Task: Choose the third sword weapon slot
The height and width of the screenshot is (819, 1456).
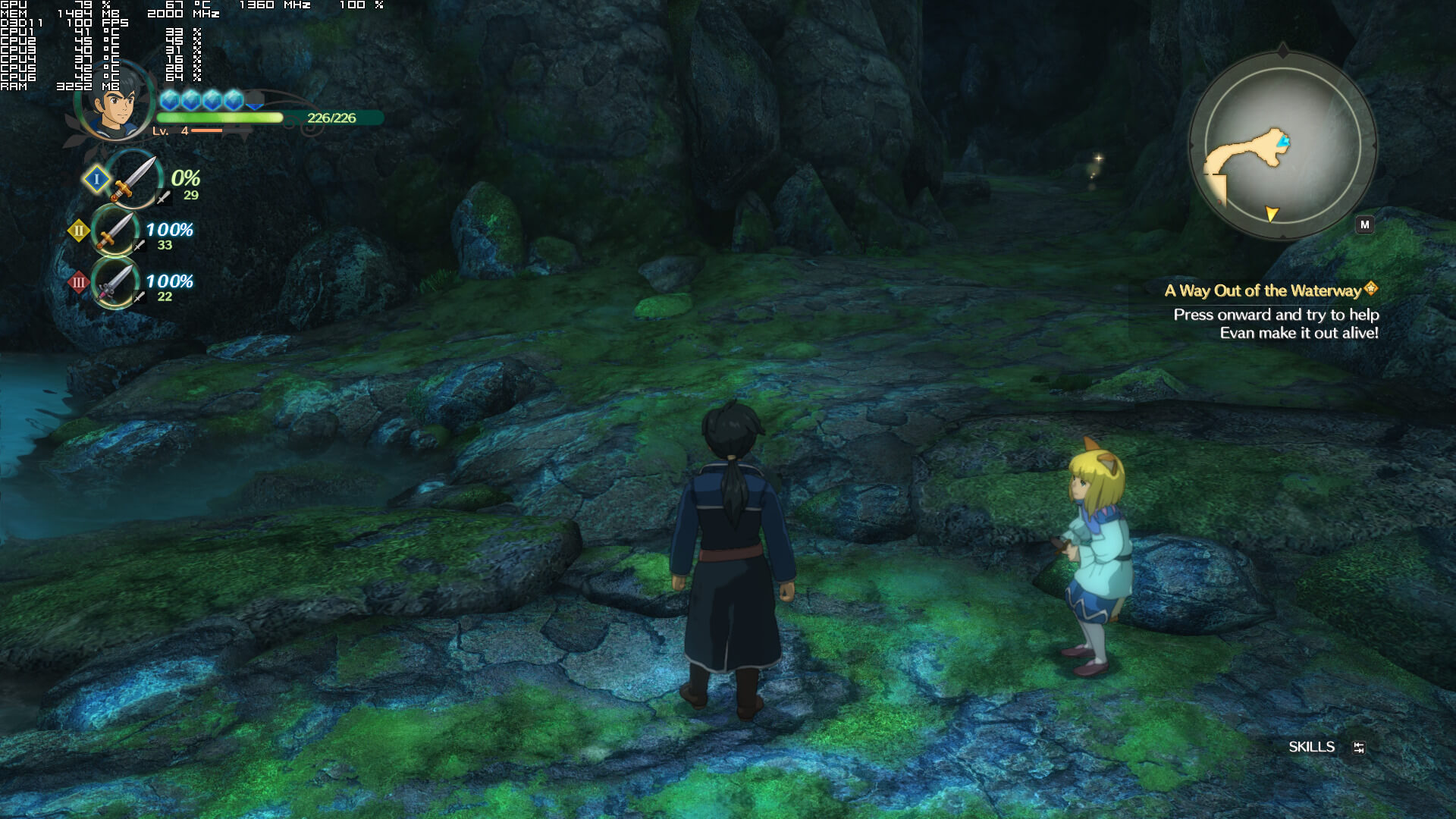Action: click(115, 282)
